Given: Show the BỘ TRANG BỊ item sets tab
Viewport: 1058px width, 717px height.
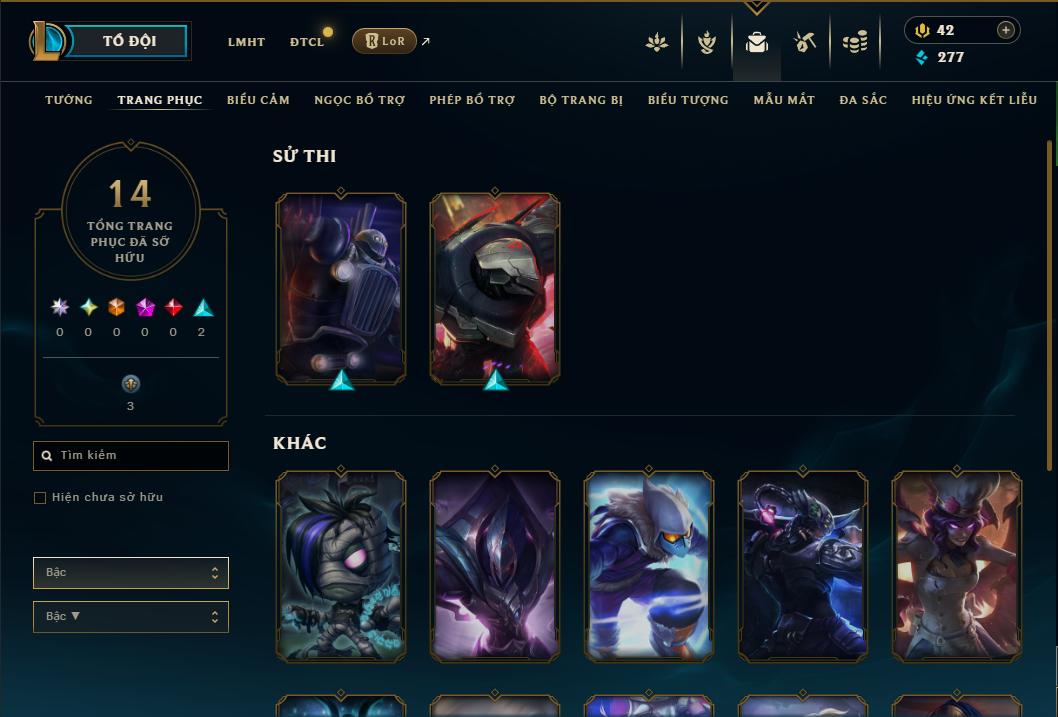Looking at the screenshot, I should (x=581, y=100).
